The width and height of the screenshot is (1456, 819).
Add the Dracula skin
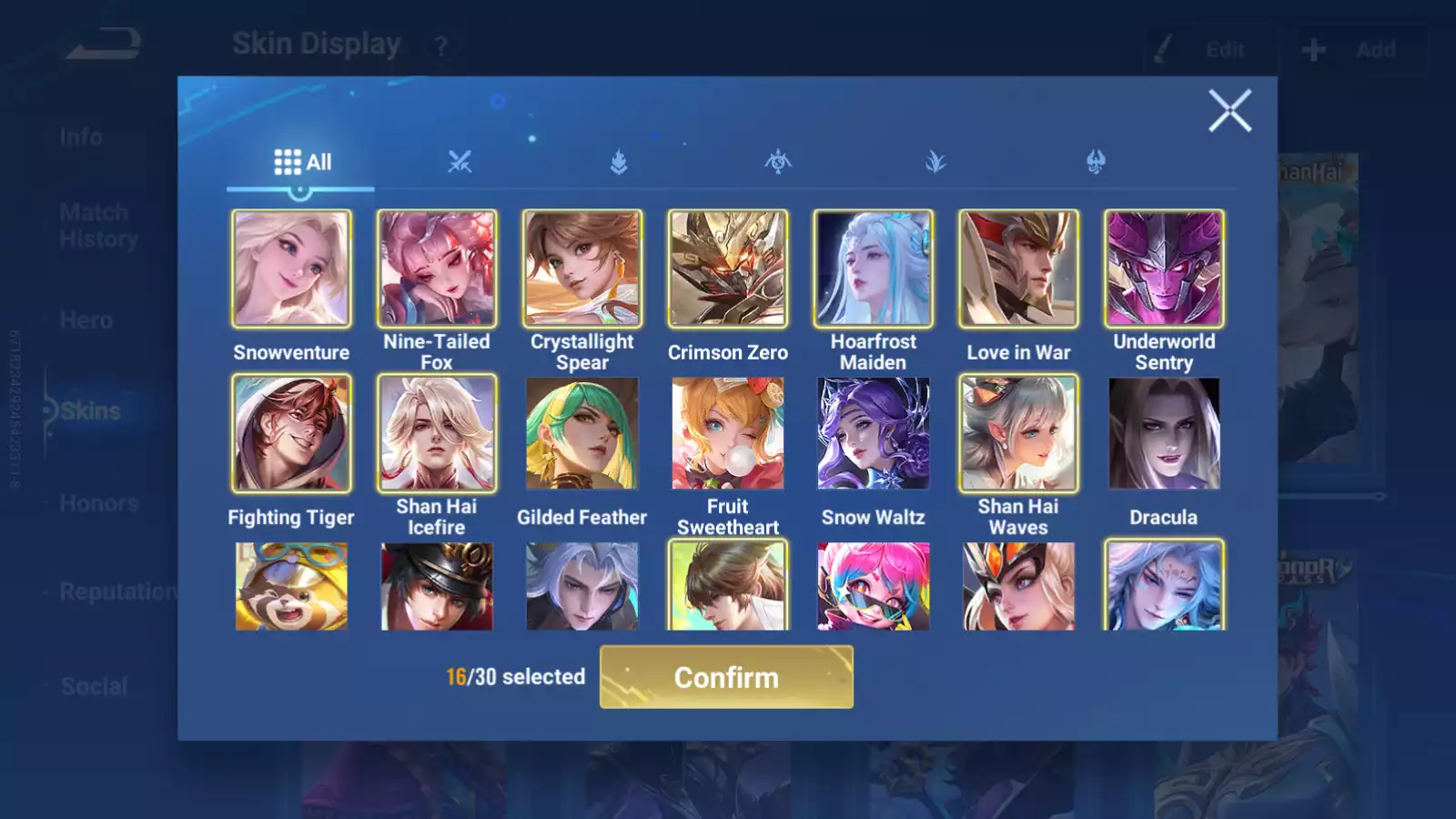coord(1164,433)
